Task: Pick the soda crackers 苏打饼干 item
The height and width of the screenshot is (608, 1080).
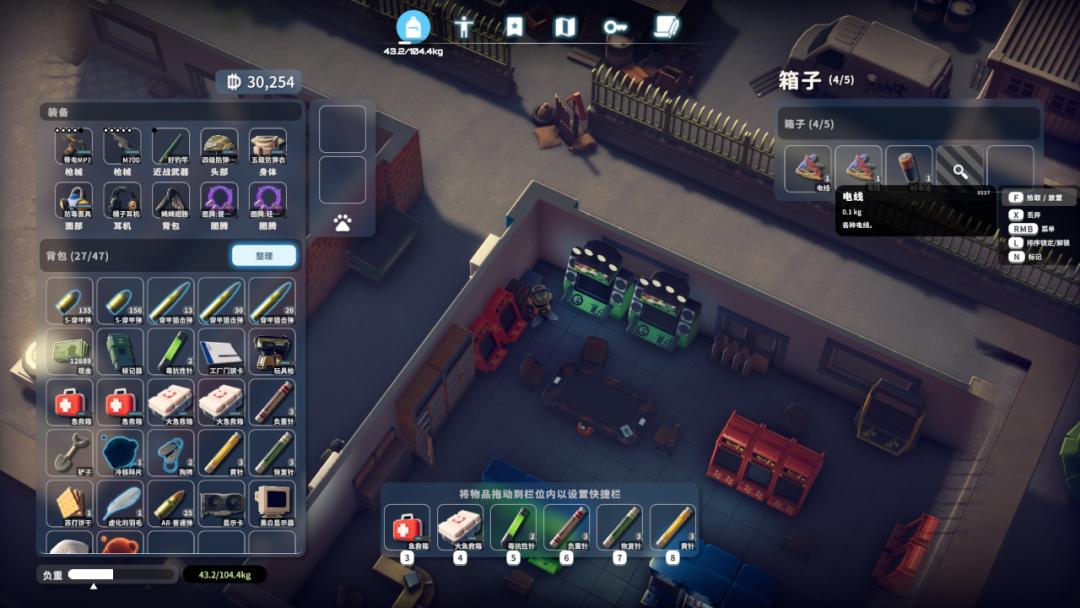Action: 70,503
